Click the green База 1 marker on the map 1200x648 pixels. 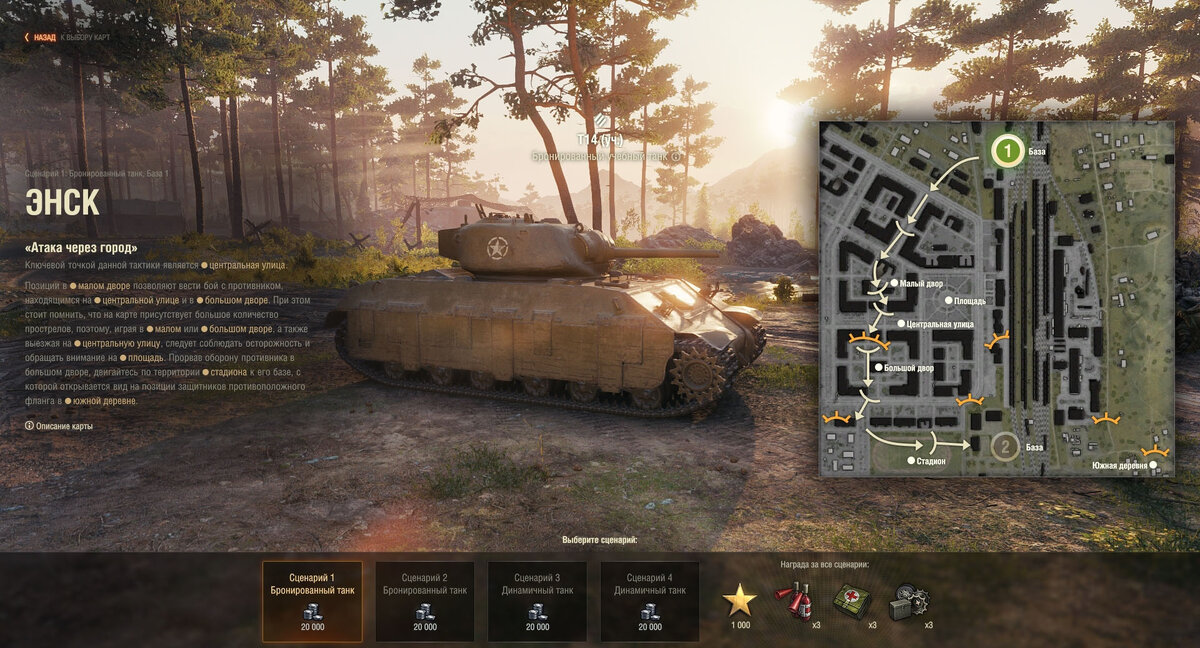click(x=1007, y=151)
